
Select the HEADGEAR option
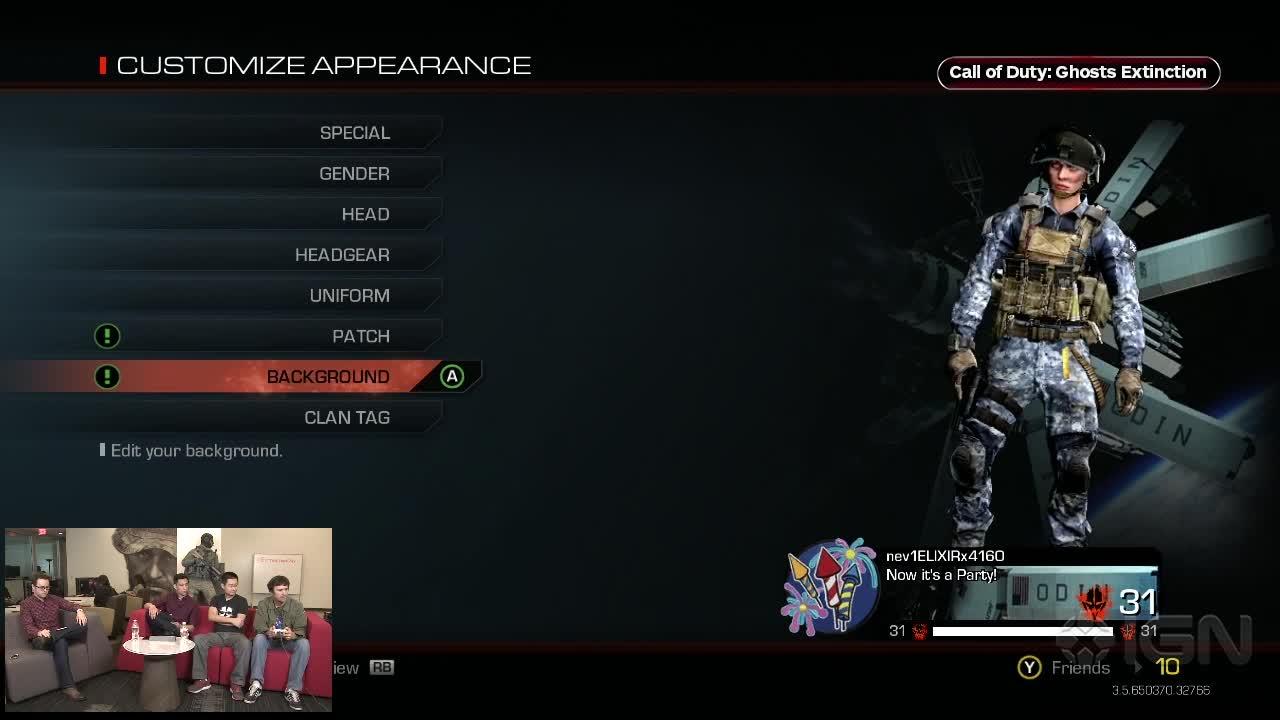[x=342, y=254]
